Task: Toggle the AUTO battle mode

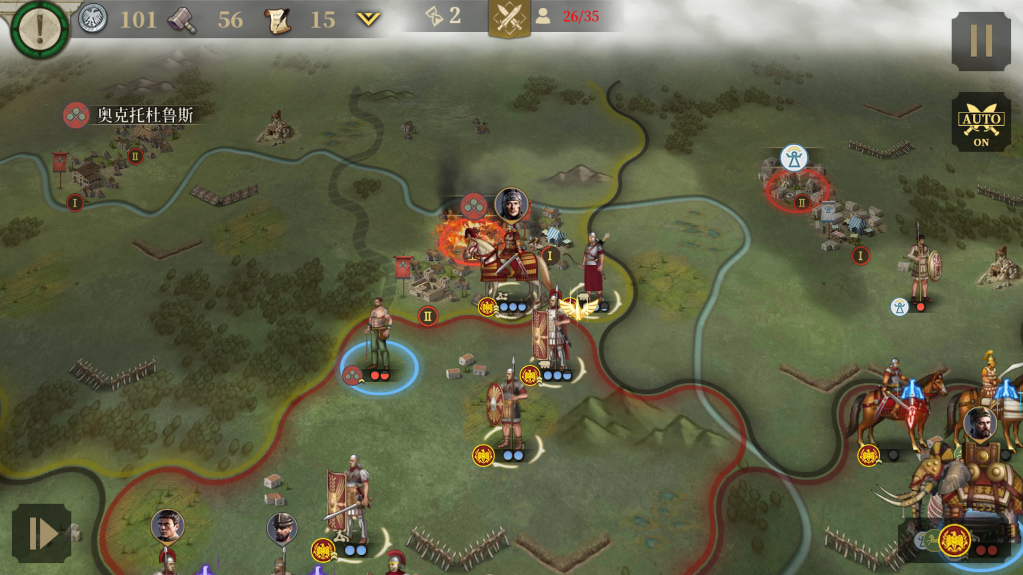Action: click(980, 124)
